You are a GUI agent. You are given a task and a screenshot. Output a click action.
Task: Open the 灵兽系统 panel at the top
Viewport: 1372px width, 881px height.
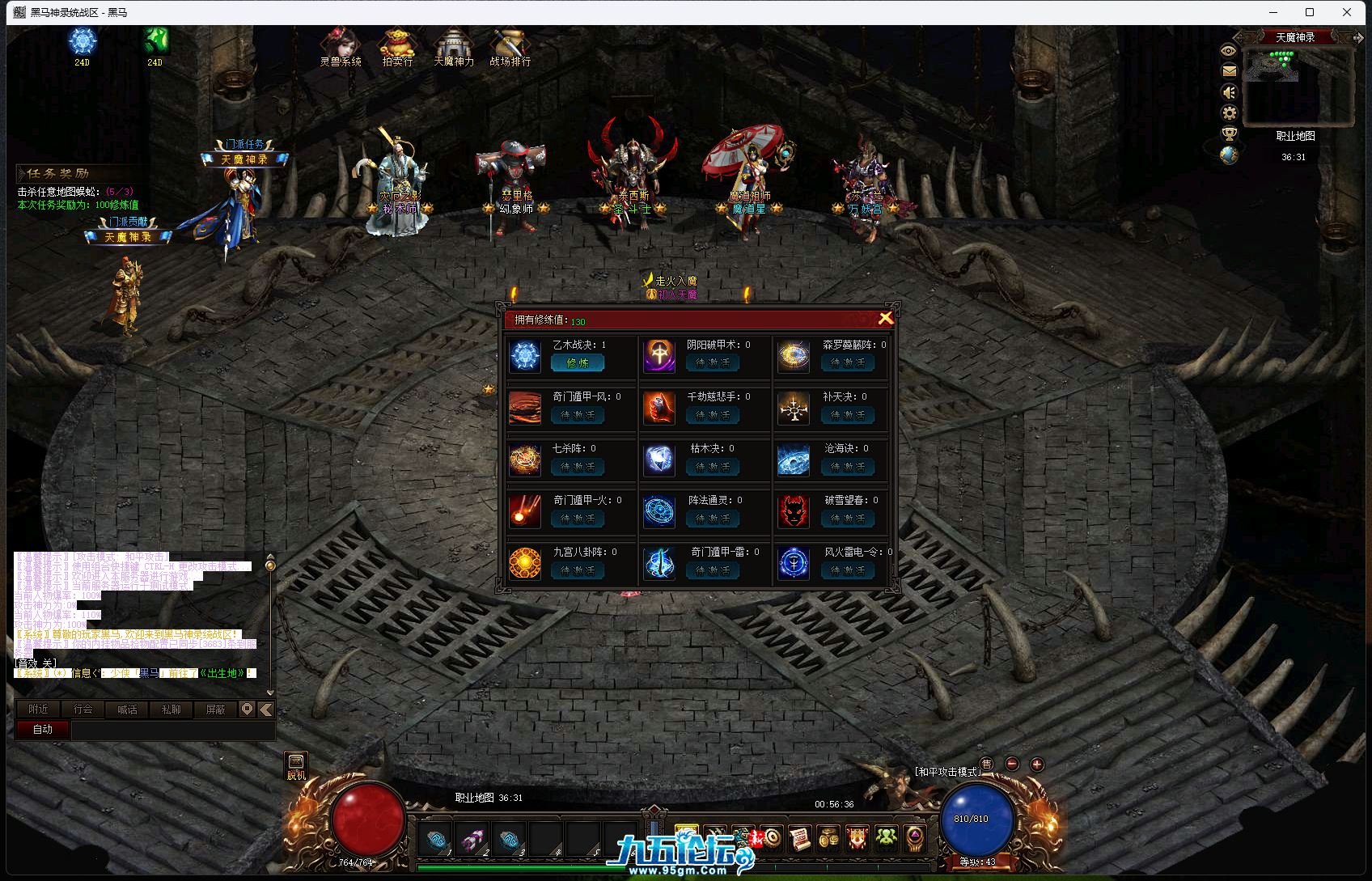point(340,49)
